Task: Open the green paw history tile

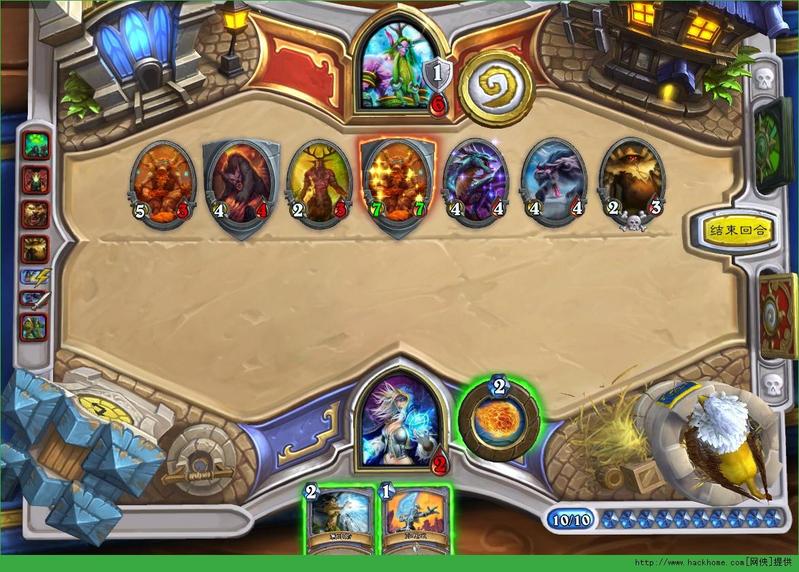Action: click(x=35, y=146)
